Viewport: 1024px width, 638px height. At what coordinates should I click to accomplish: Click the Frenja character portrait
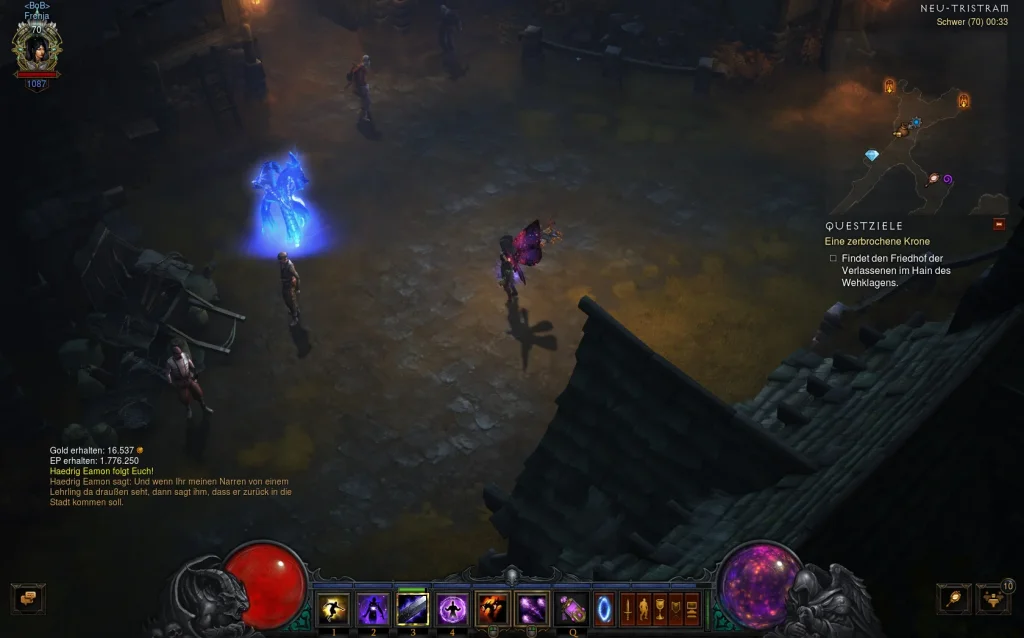point(37,46)
